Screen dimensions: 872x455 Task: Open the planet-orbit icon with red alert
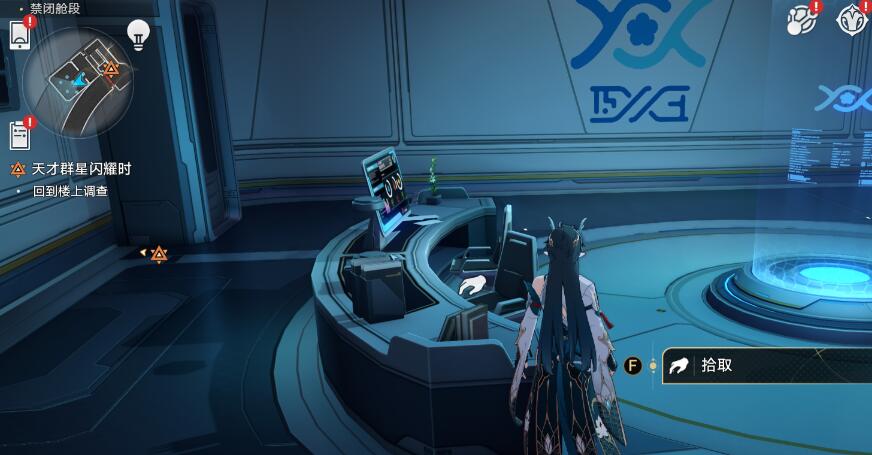click(x=801, y=19)
